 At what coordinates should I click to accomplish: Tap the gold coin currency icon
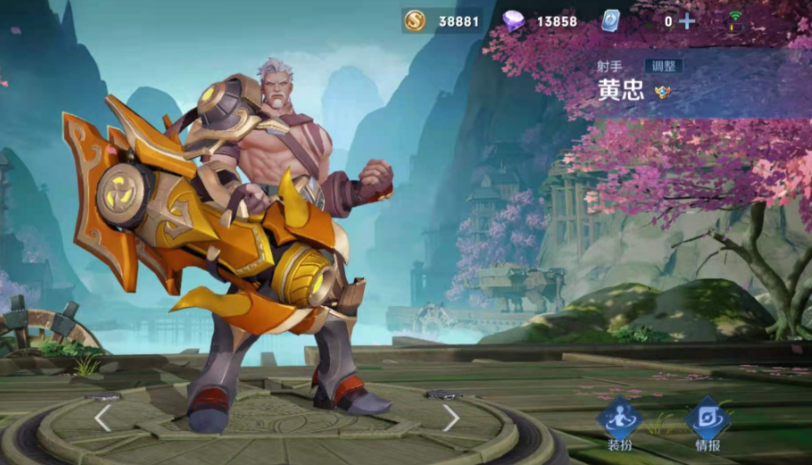pyautogui.click(x=415, y=21)
